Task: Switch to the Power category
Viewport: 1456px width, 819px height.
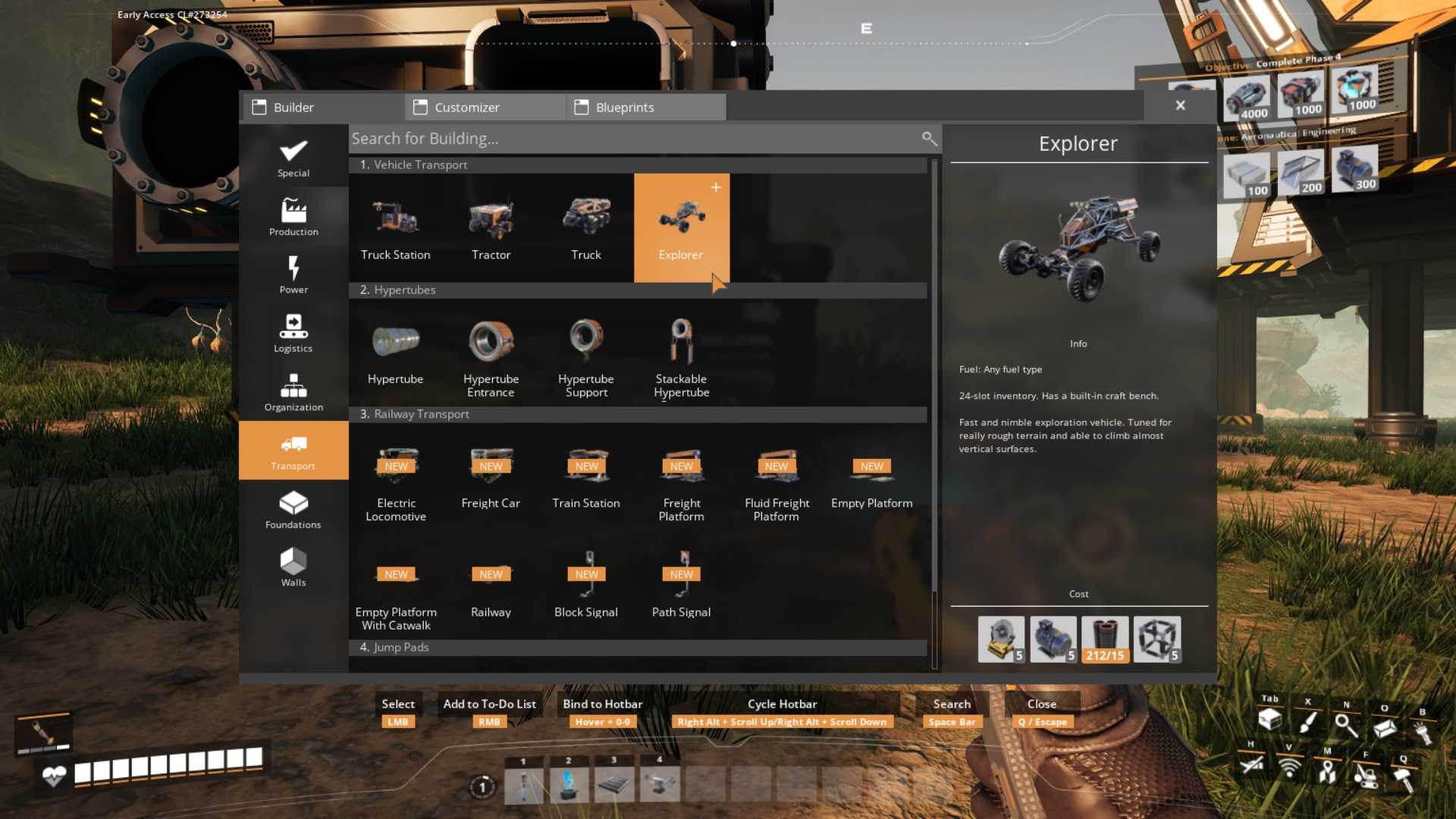Action: pyautogui.click(x=293, y=275)
